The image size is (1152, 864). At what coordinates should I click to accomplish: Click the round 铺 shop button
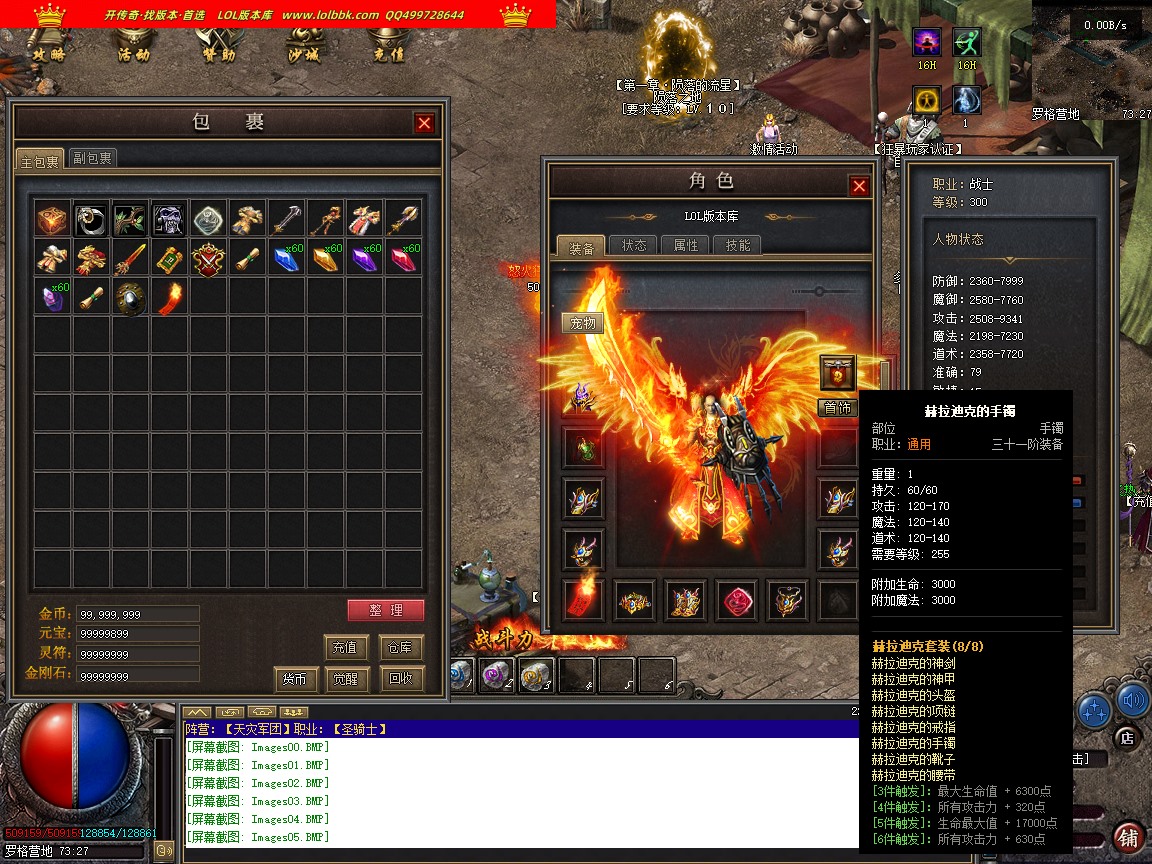1128,837
